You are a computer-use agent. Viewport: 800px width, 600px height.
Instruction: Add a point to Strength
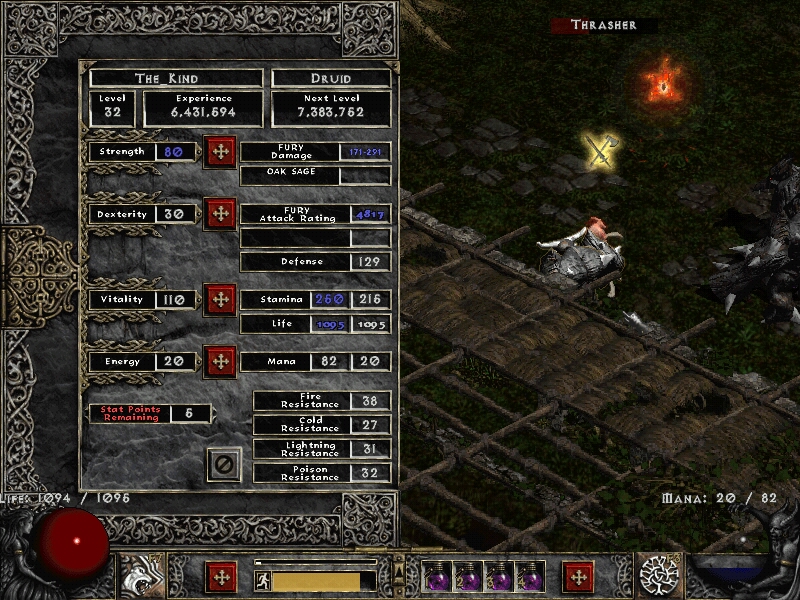click(x=220, y=152)
